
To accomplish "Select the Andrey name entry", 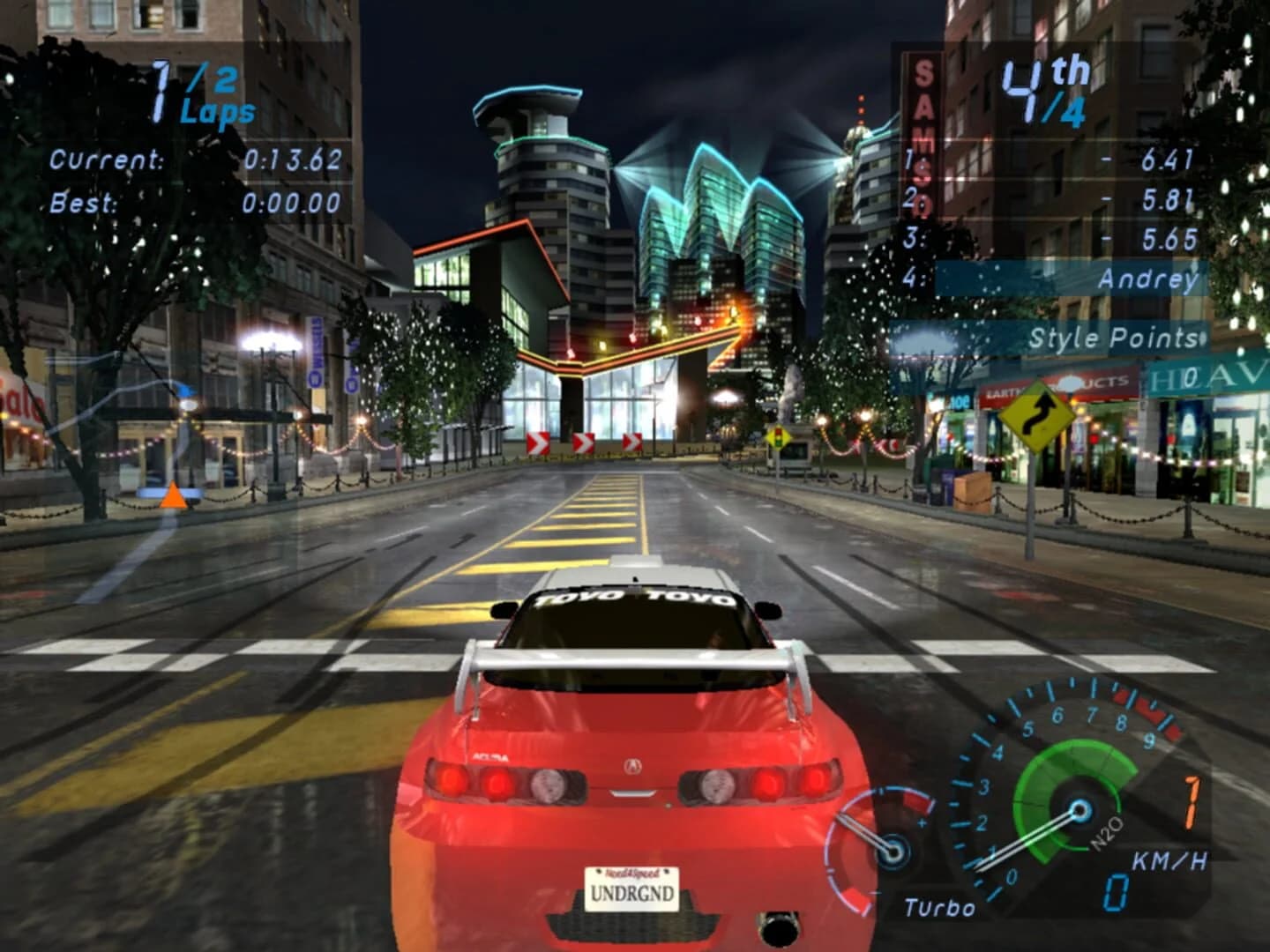I will (1149, 279).
